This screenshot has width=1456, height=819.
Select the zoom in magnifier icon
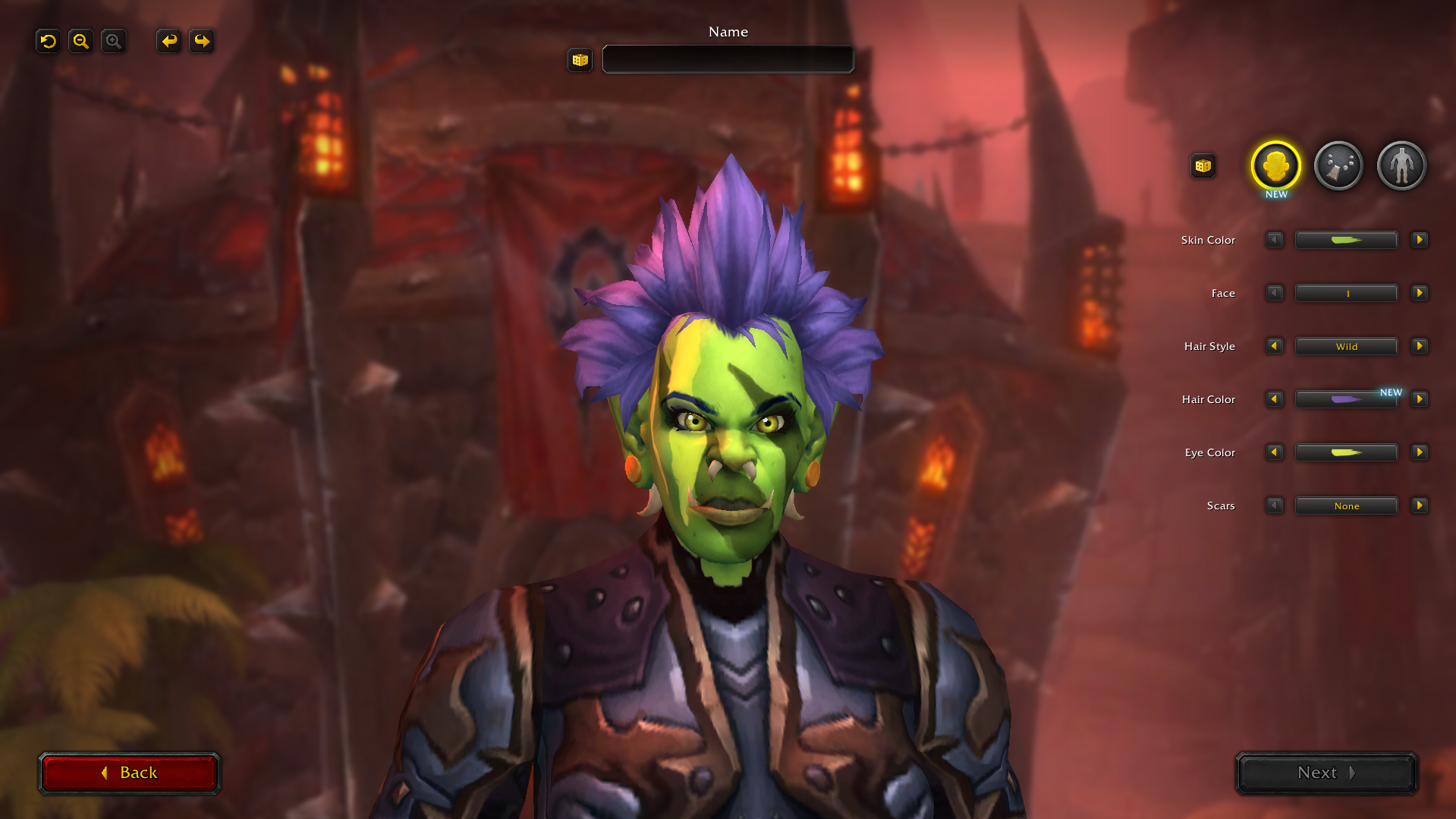point(113,41)
